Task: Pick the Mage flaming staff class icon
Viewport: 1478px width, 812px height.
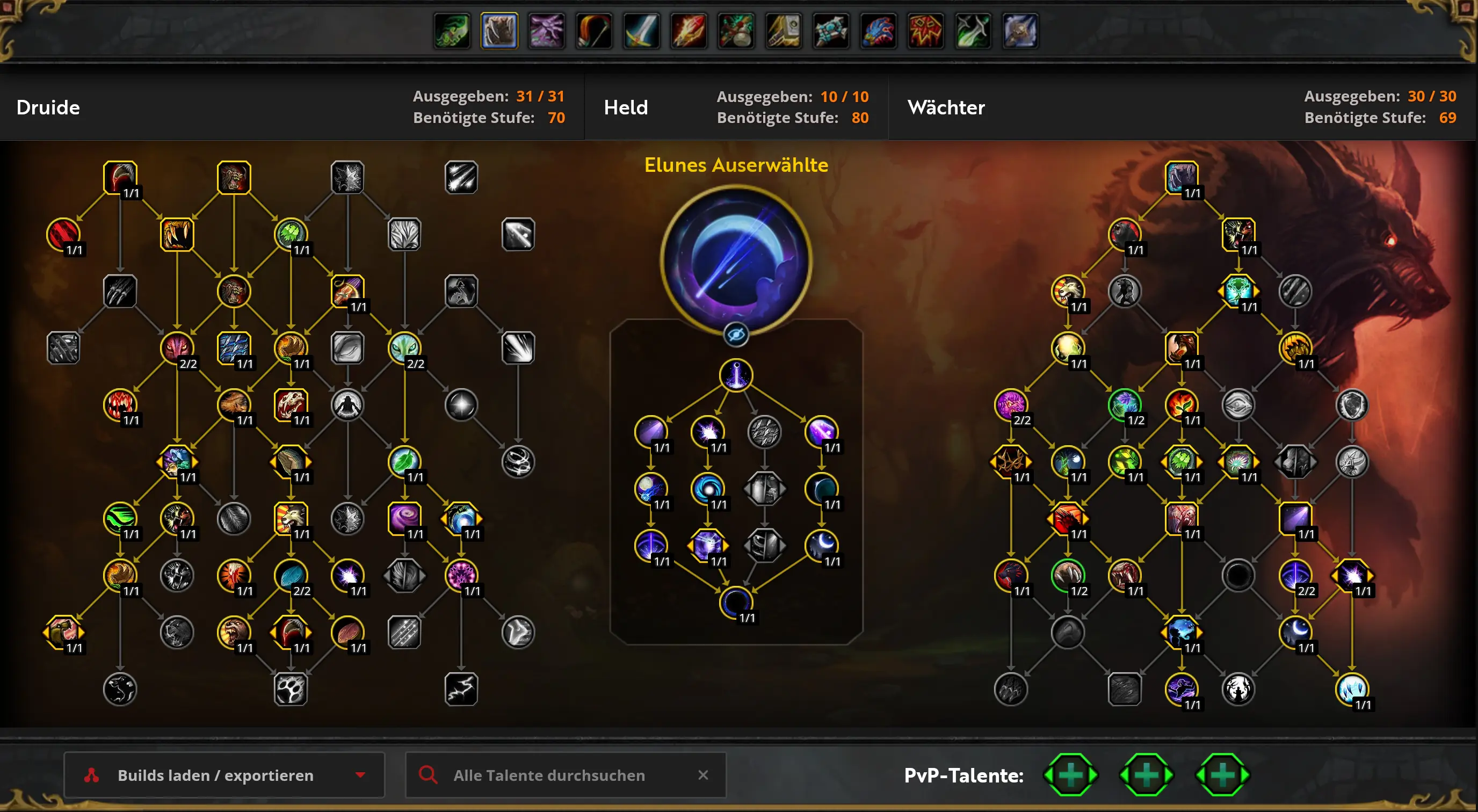Action: click(689, 31)
